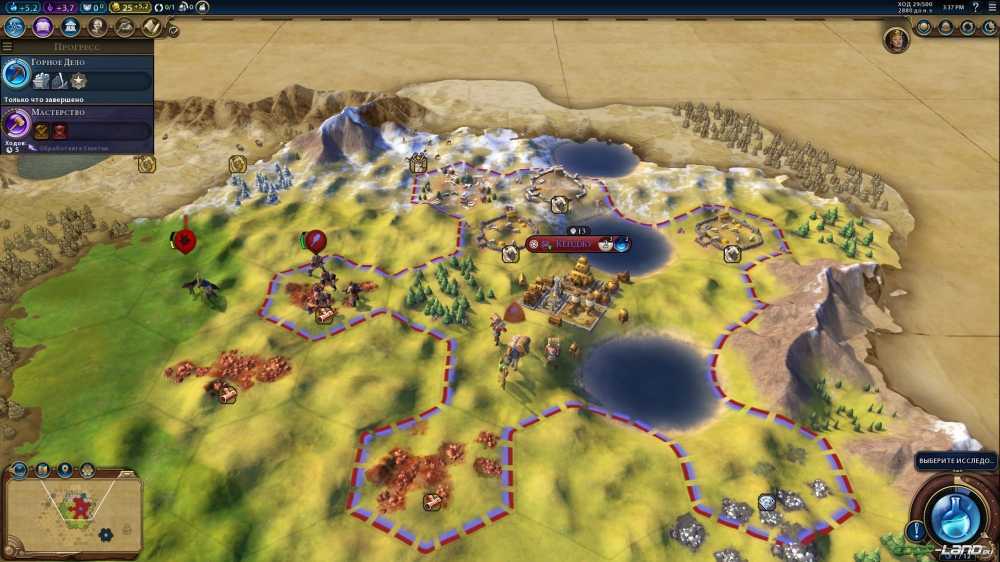Click the Выберите исследование notification label
Image resolution: width=1000 pixels, height=562 pixels.
955,462
